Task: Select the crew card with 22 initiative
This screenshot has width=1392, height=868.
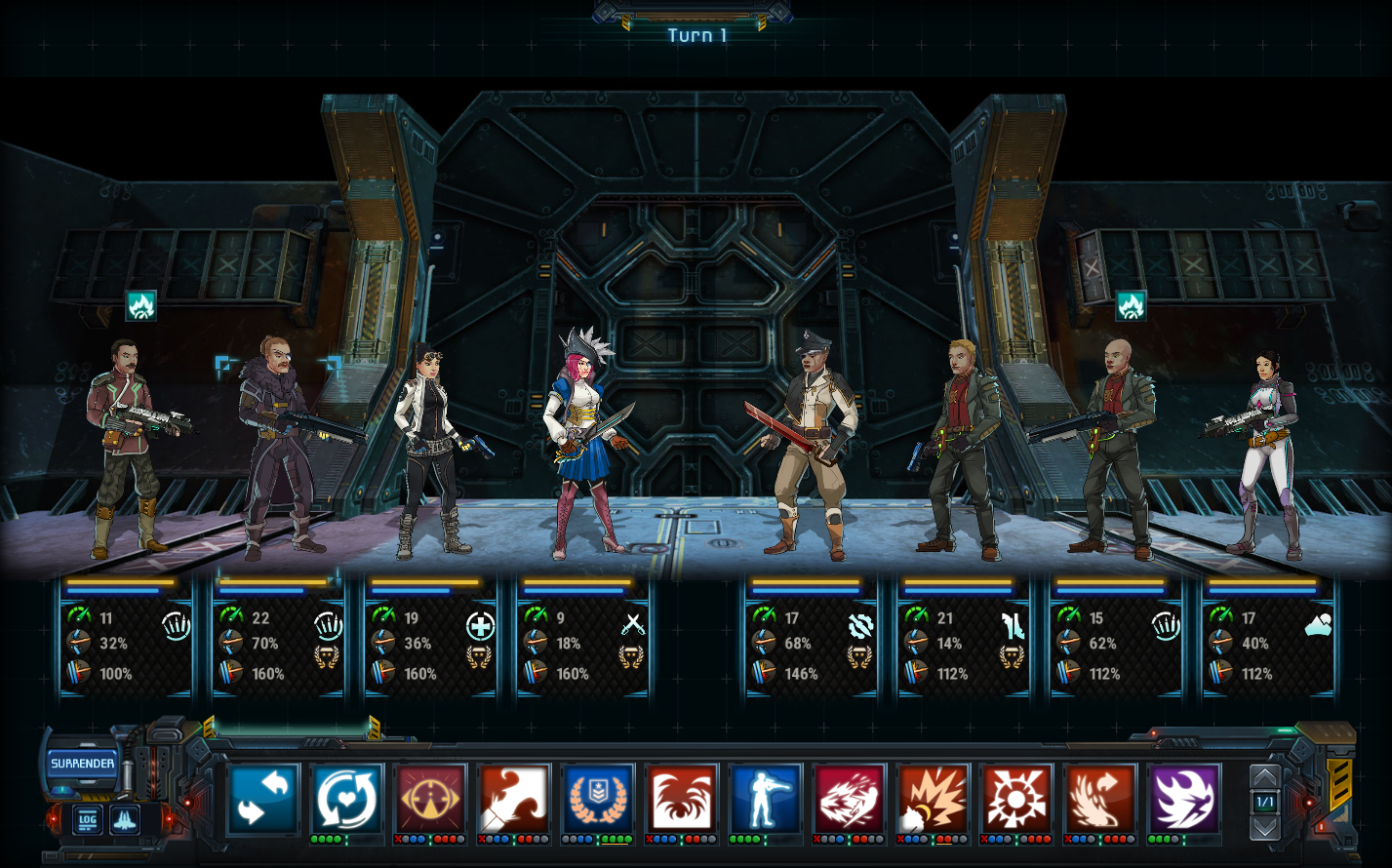Action: coord(278,639)
